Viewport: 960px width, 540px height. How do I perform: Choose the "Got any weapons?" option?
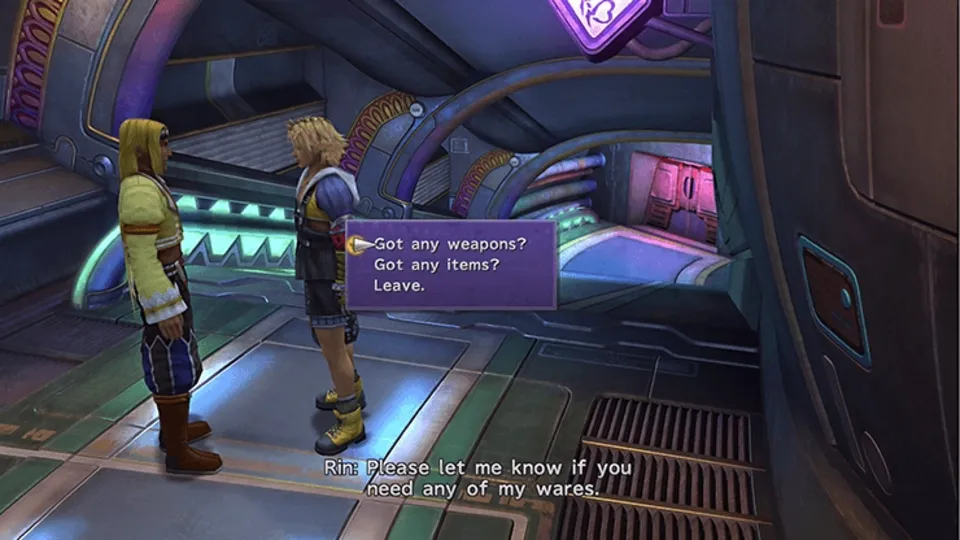pos(449,242)
